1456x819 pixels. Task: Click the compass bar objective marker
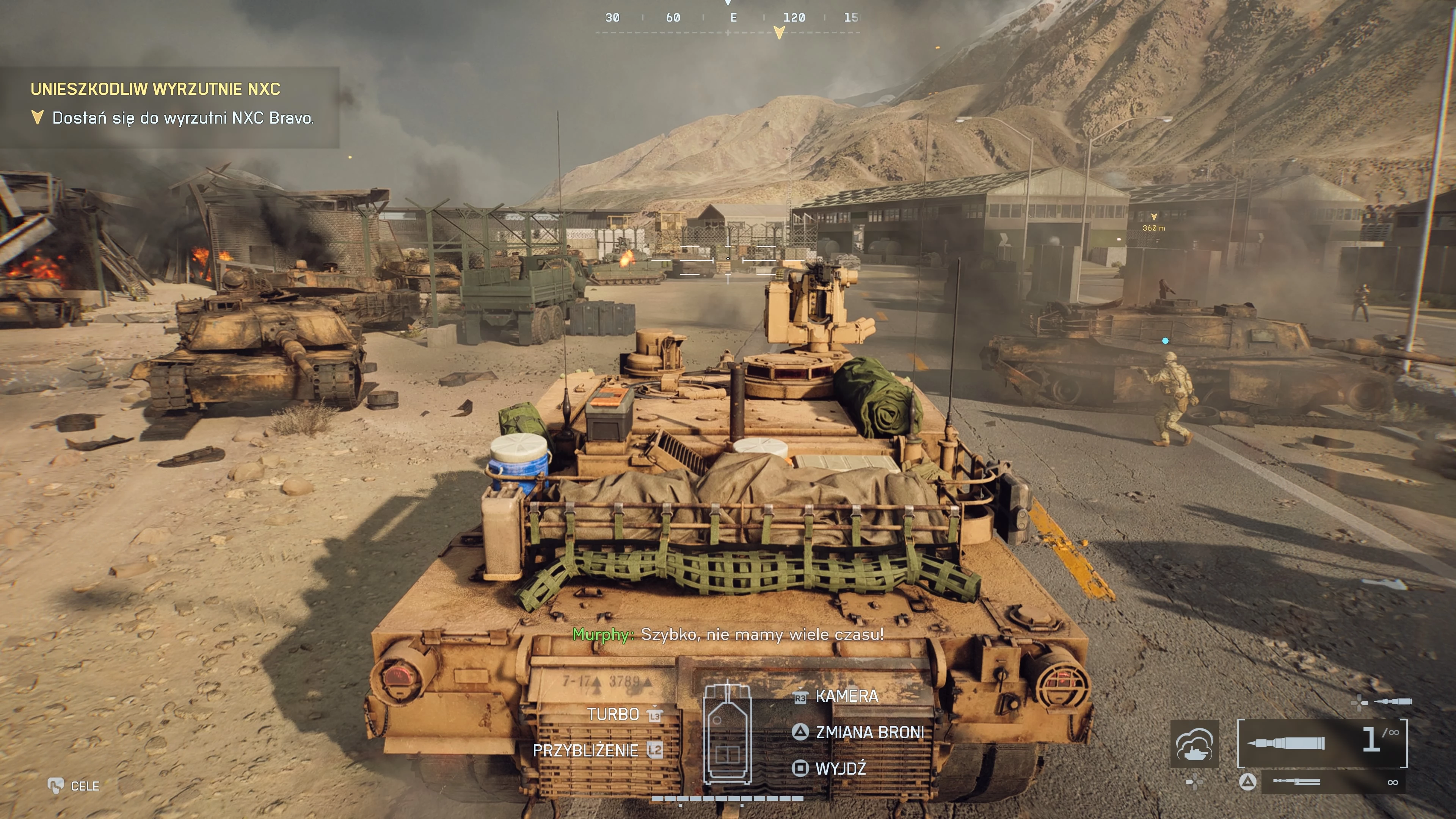pyautogui.click(x=779, y=33)
